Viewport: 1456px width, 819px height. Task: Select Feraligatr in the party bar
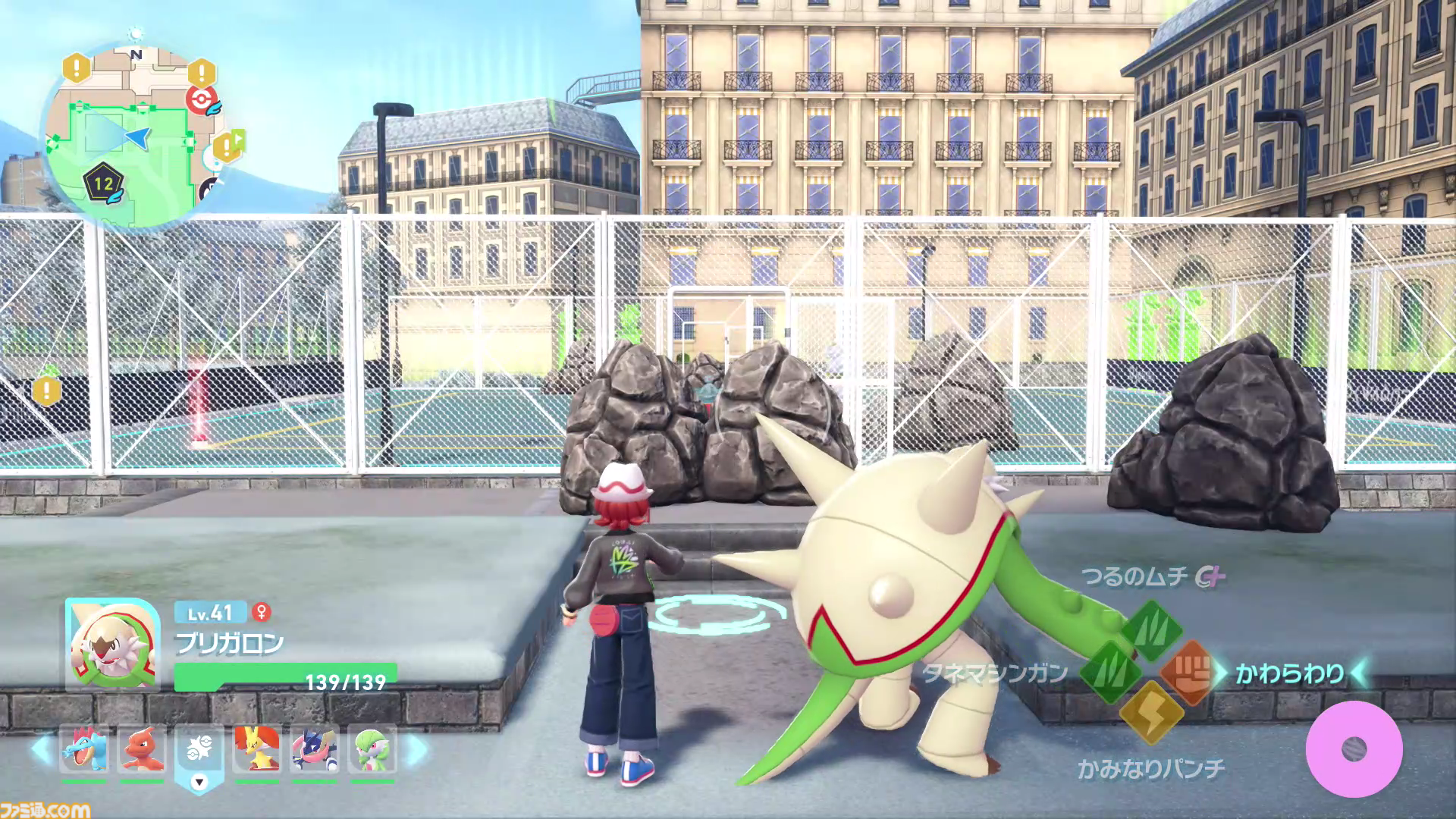(84, 750)
